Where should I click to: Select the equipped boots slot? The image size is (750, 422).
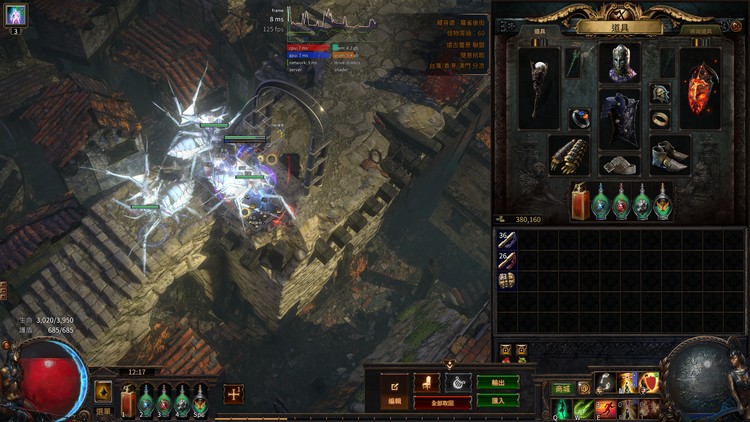coord(669,156)
